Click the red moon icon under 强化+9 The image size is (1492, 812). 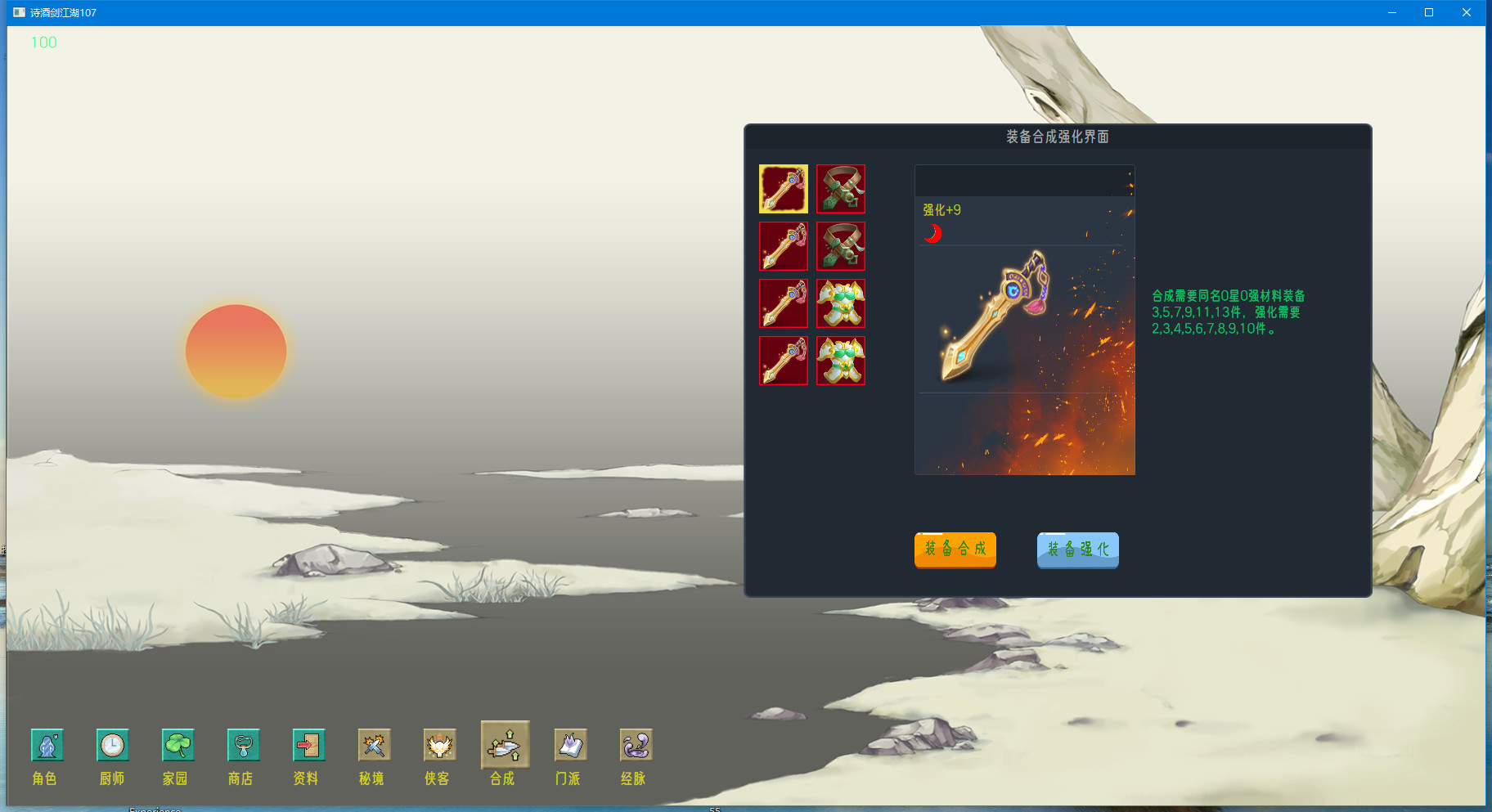[x=932, y=233]
